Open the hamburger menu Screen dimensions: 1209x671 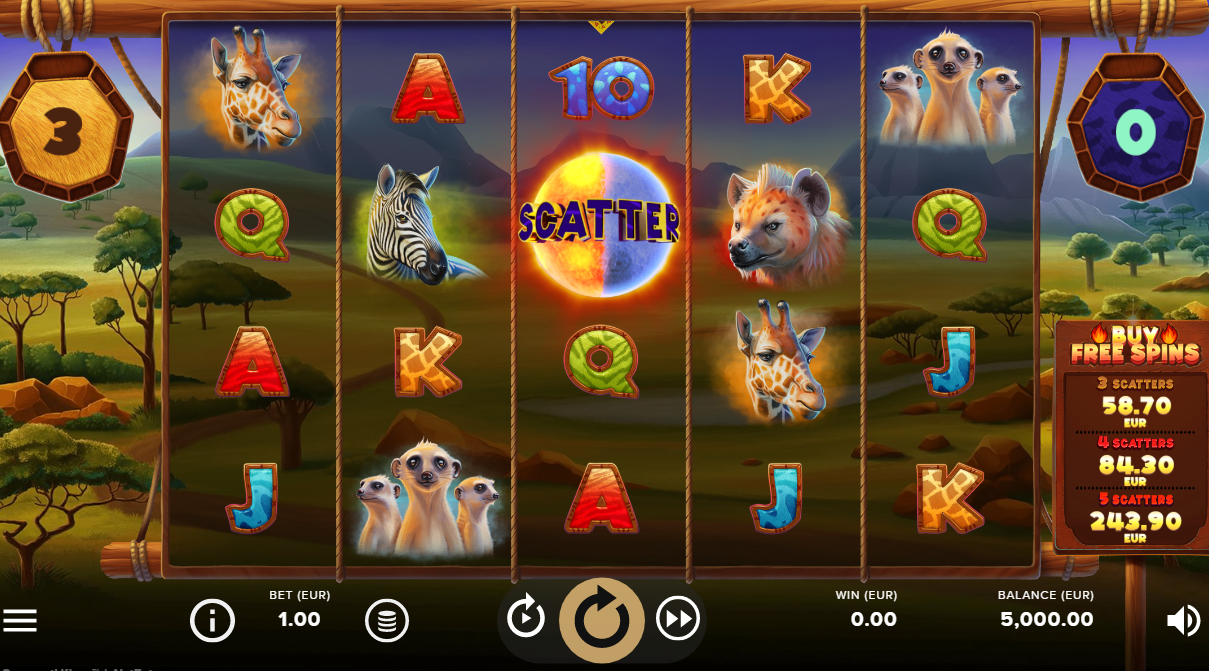click(20, 620)
